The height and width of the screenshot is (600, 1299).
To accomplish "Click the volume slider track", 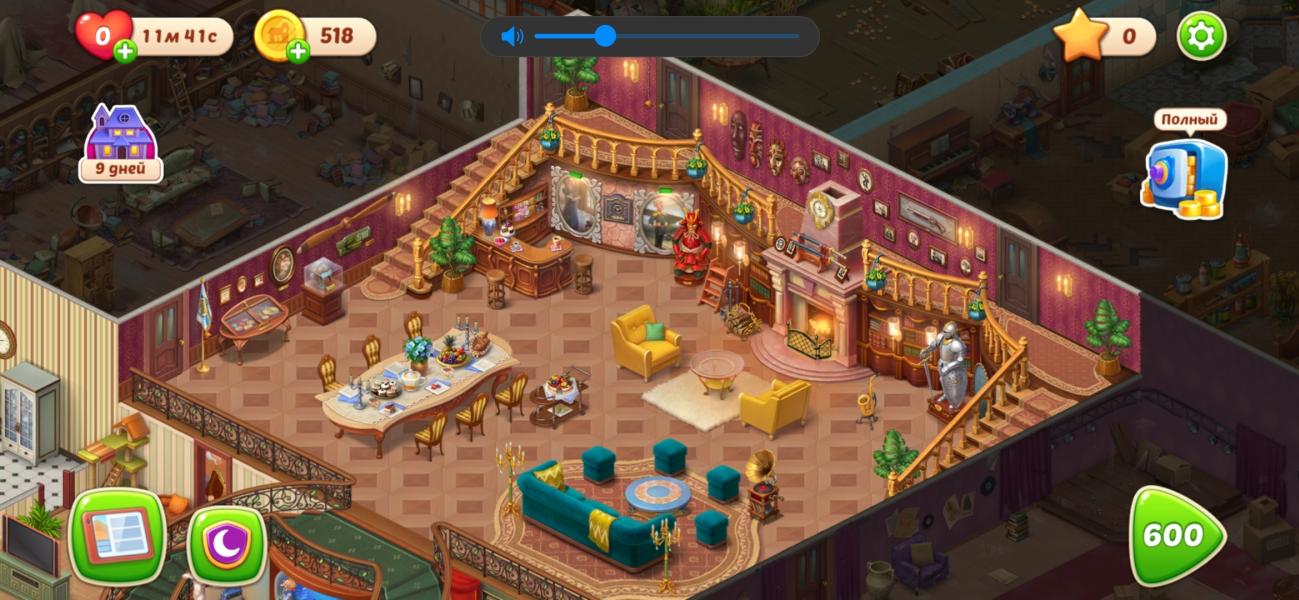I will click(700, 37).
